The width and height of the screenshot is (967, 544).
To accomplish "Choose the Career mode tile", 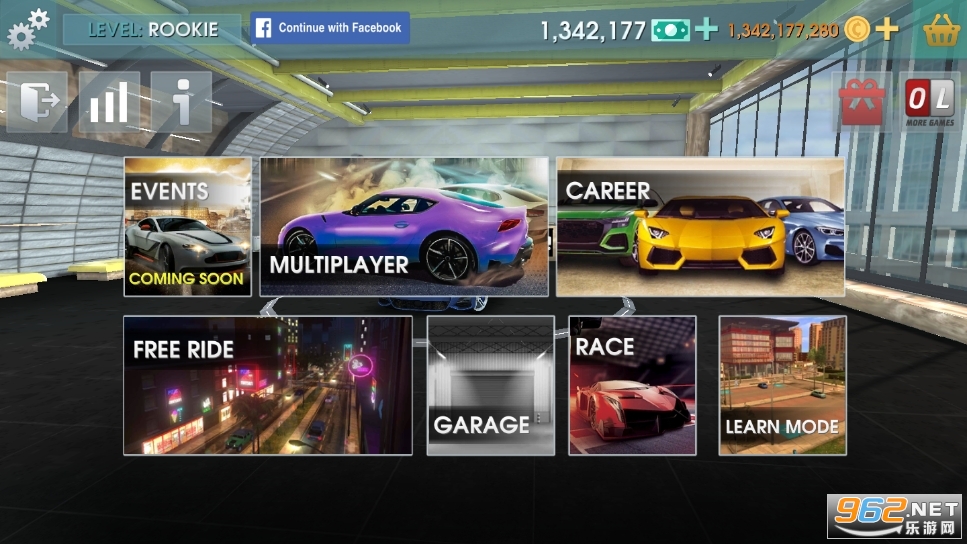I will coord(700,226).
